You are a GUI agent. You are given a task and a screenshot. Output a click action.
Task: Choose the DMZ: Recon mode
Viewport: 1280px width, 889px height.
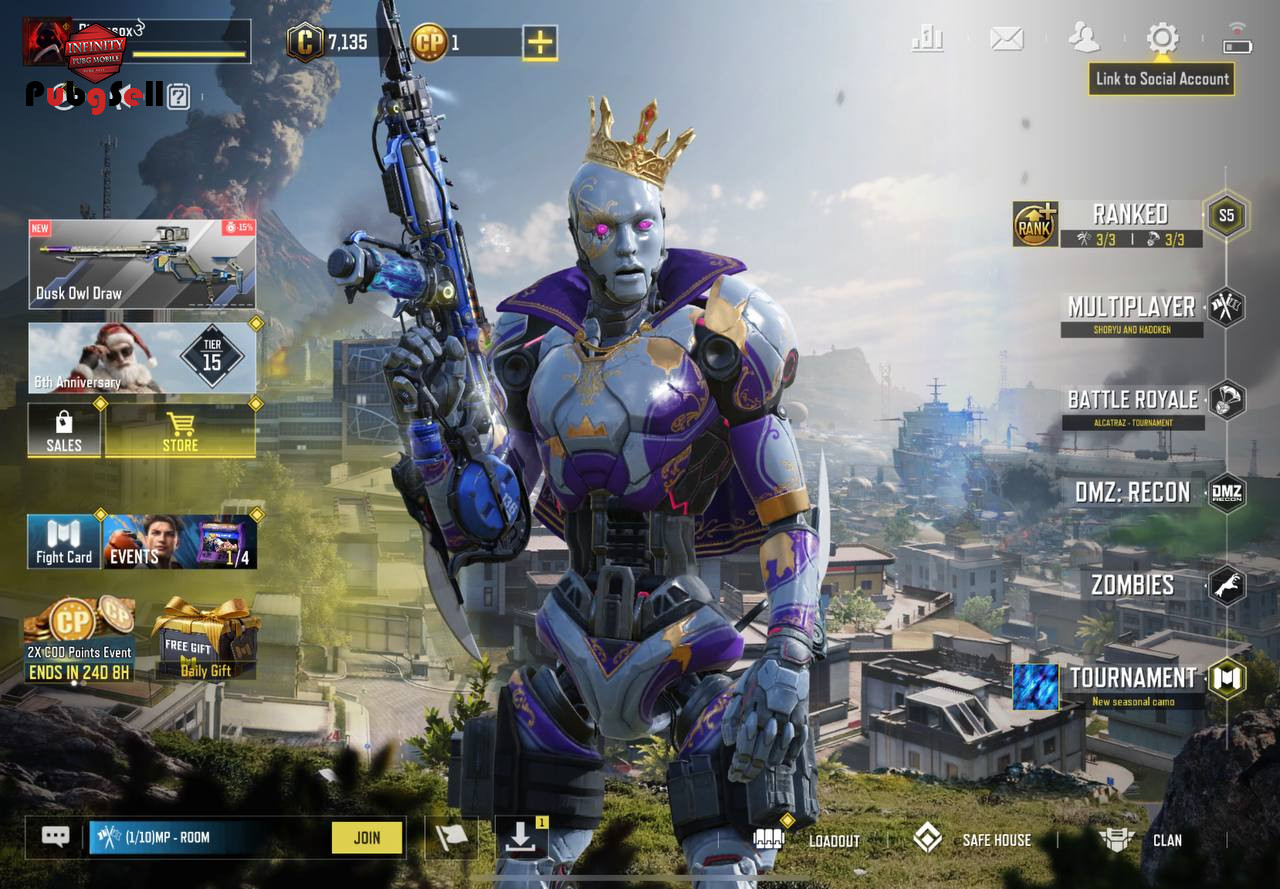[1132, 493]
